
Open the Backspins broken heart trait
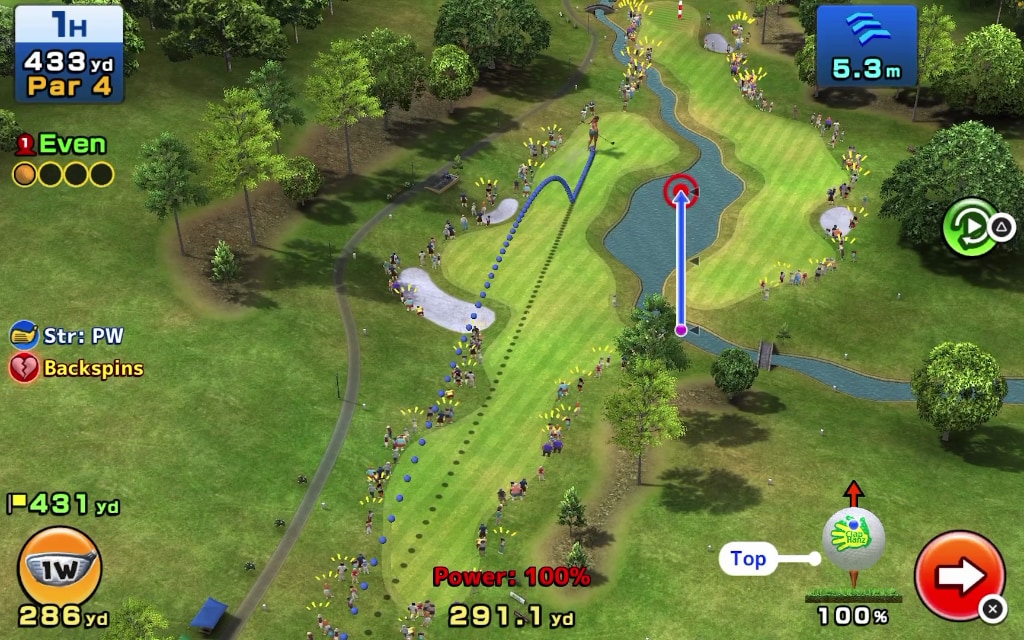[24, 368]
